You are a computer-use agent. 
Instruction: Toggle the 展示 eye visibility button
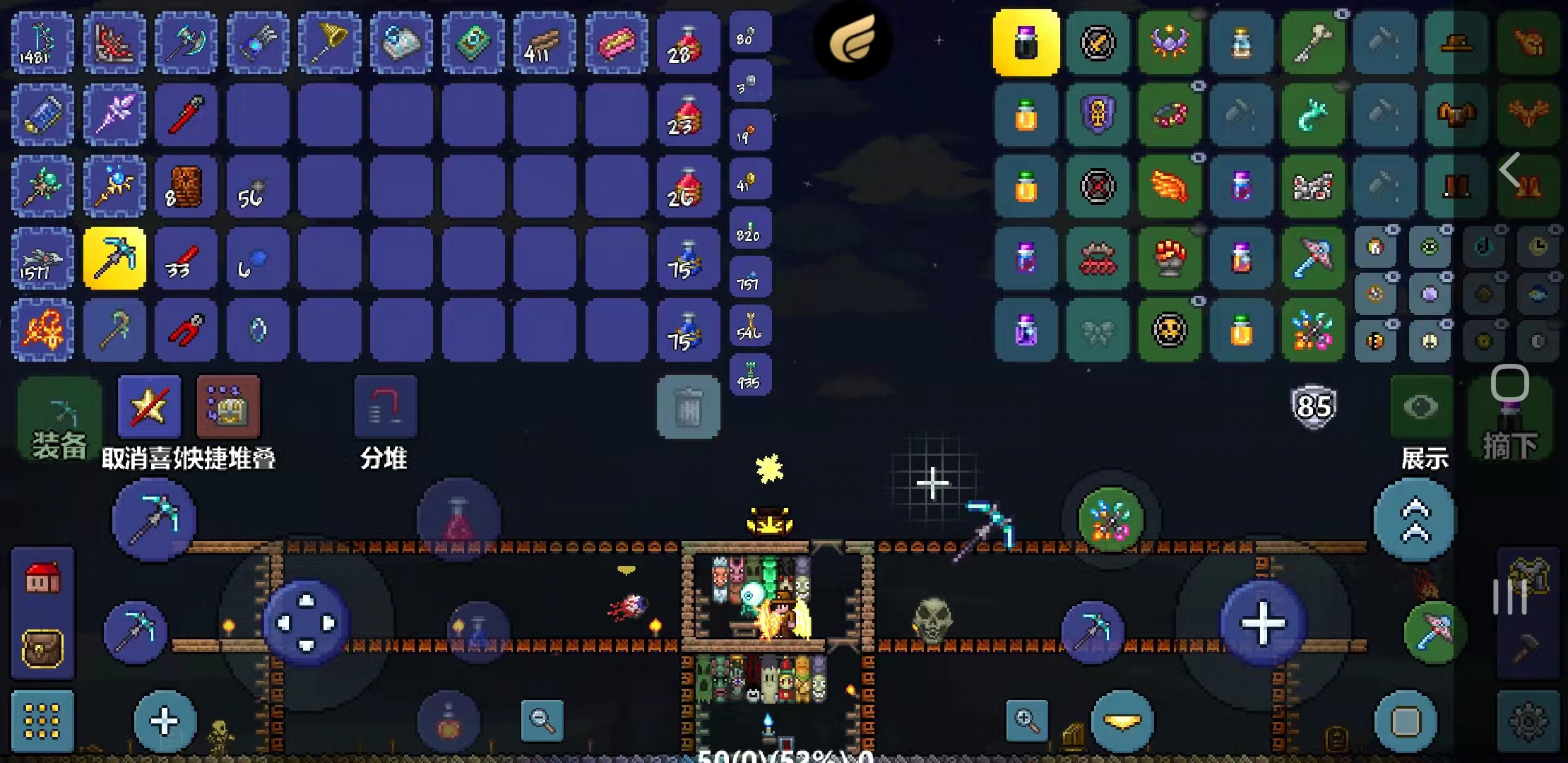pyautogui.click(x=1421, y=407)
